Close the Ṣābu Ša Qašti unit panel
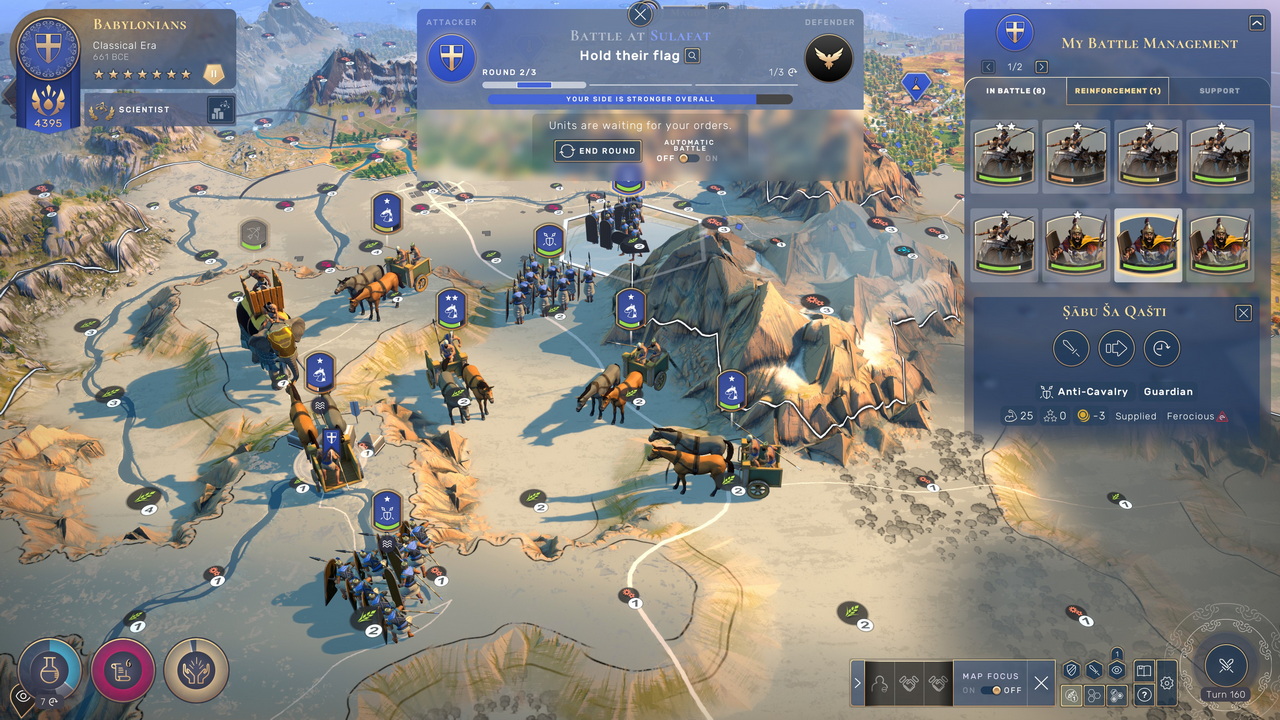This screenshot has height=720, width=1280. click(x=1243, y=313)
